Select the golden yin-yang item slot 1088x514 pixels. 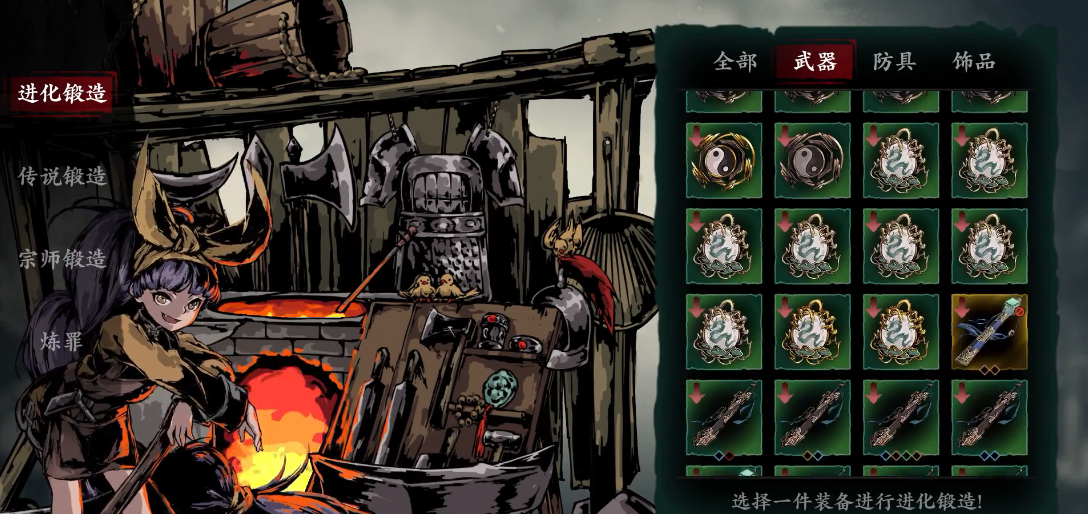[724, 160]
